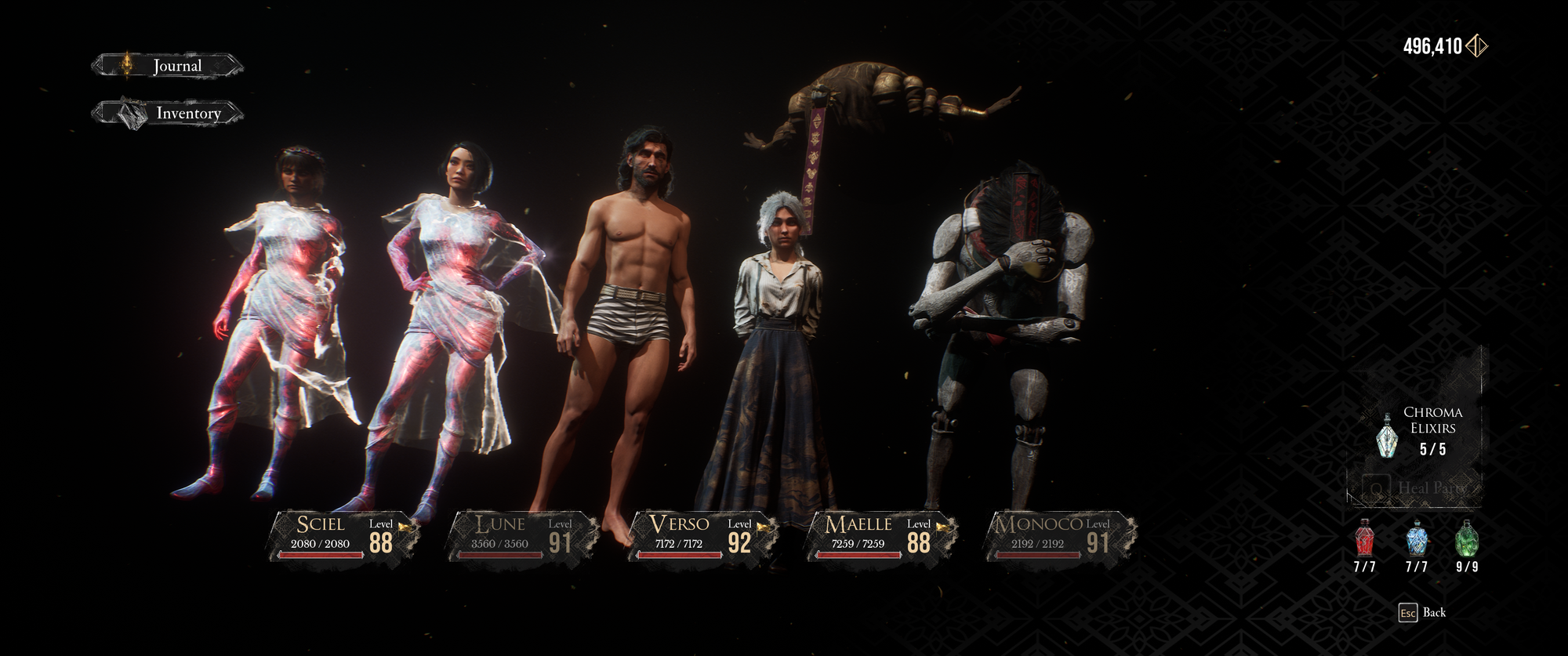
Task: Open the Inventory menu
Action: pos(168,114)
